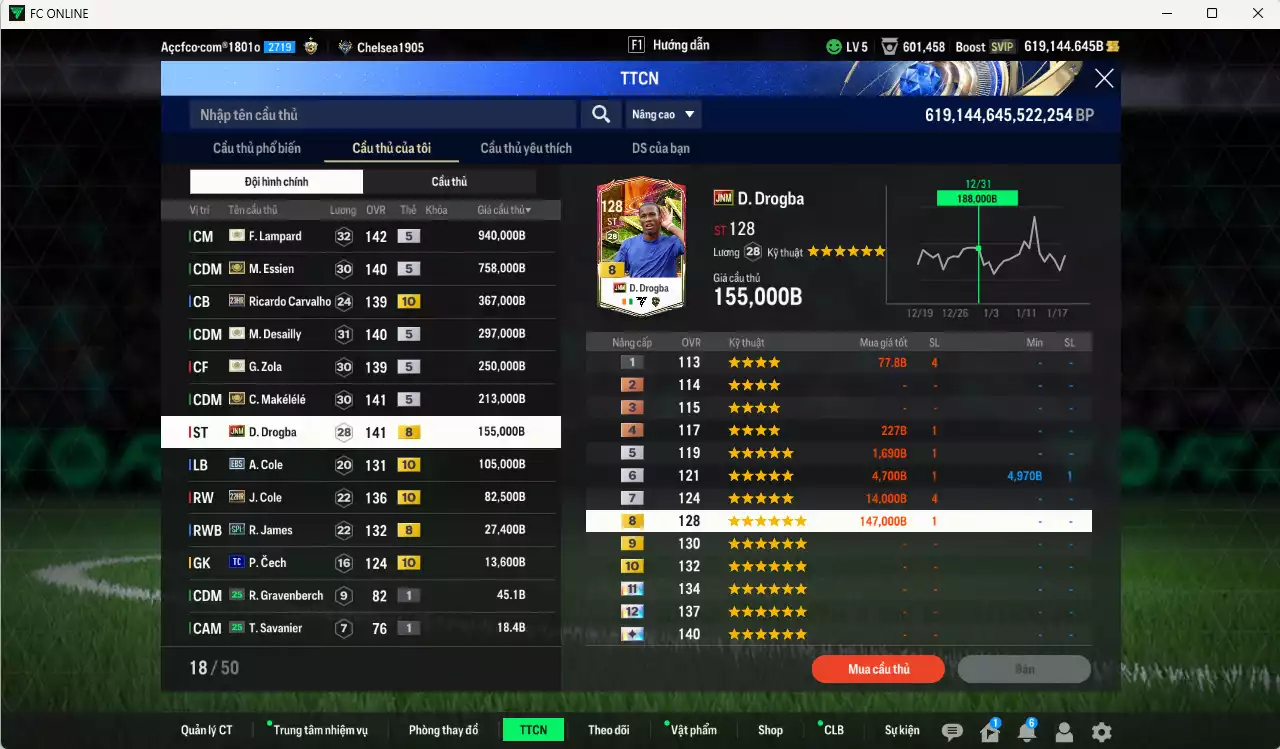Switch to the Cầu thủ yêu thích tab
Viewport: 1280px width, 749px height.
pyautogui.click(x=524, y=147)
